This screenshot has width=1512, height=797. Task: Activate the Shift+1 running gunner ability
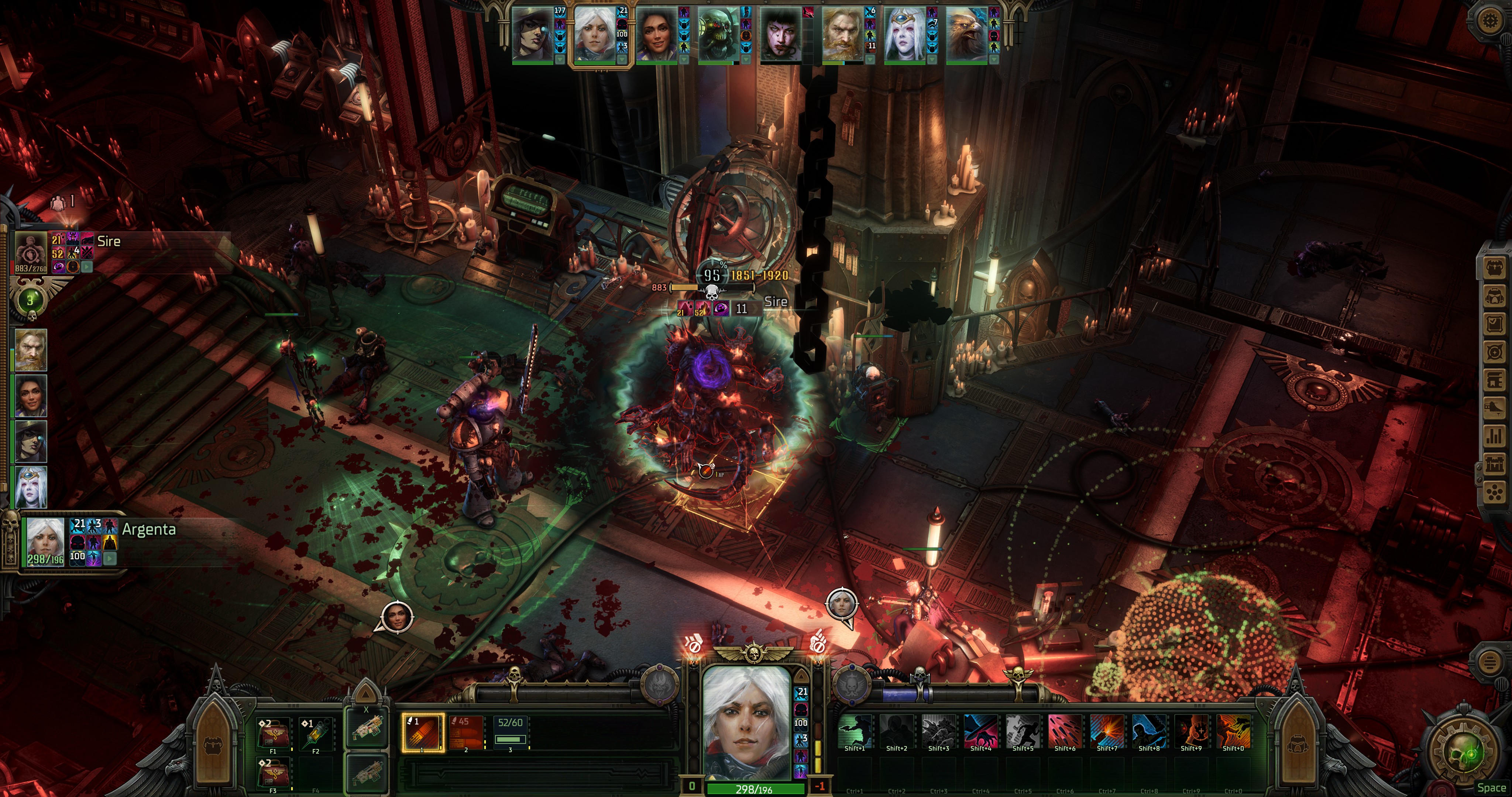tap(855, 731)
